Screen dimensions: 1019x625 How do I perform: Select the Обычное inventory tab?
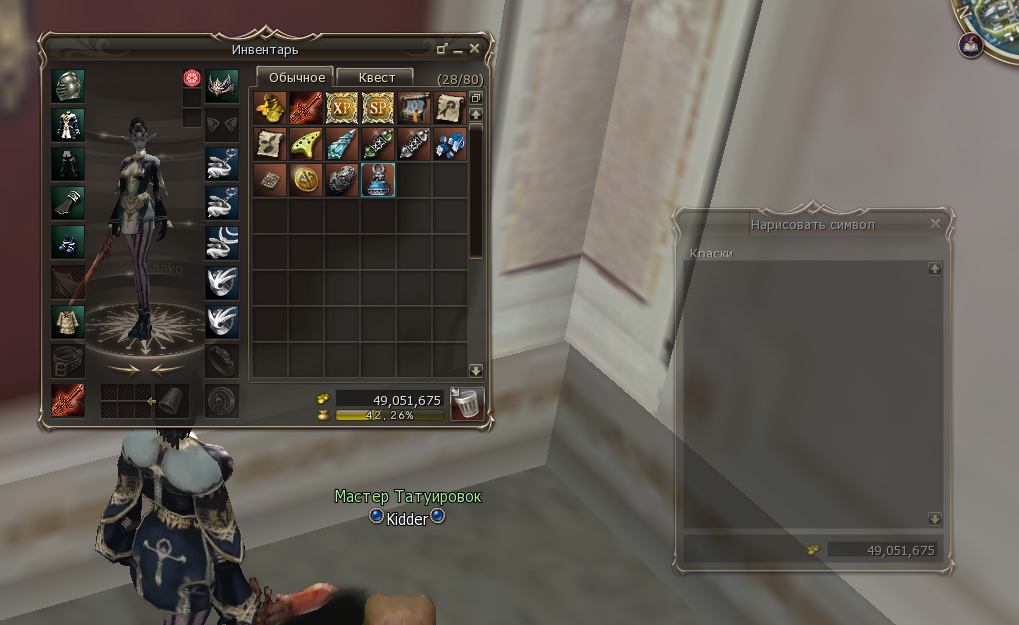point(296,77)
